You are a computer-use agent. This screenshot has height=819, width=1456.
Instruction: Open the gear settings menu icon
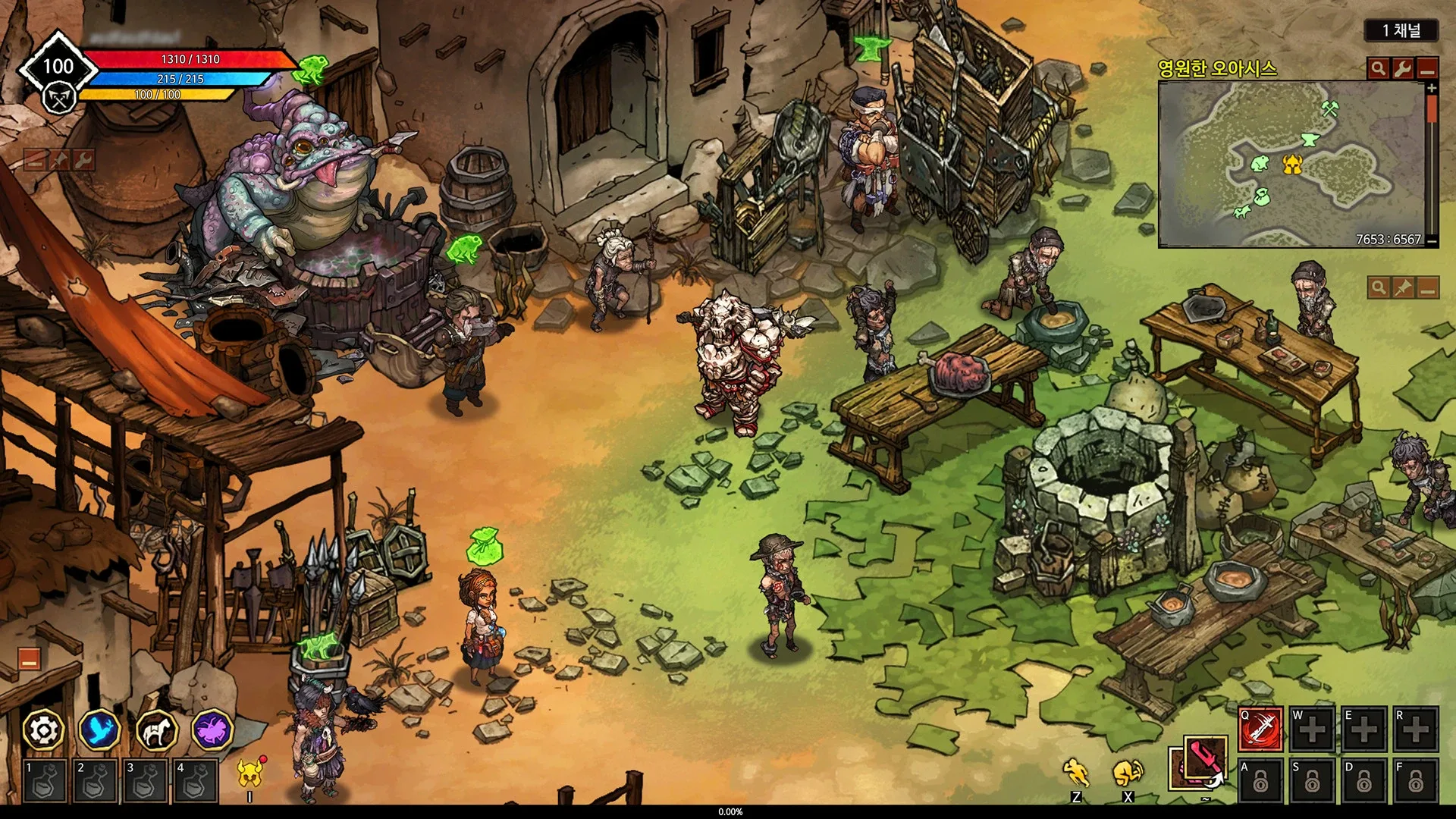coord(43,730)
